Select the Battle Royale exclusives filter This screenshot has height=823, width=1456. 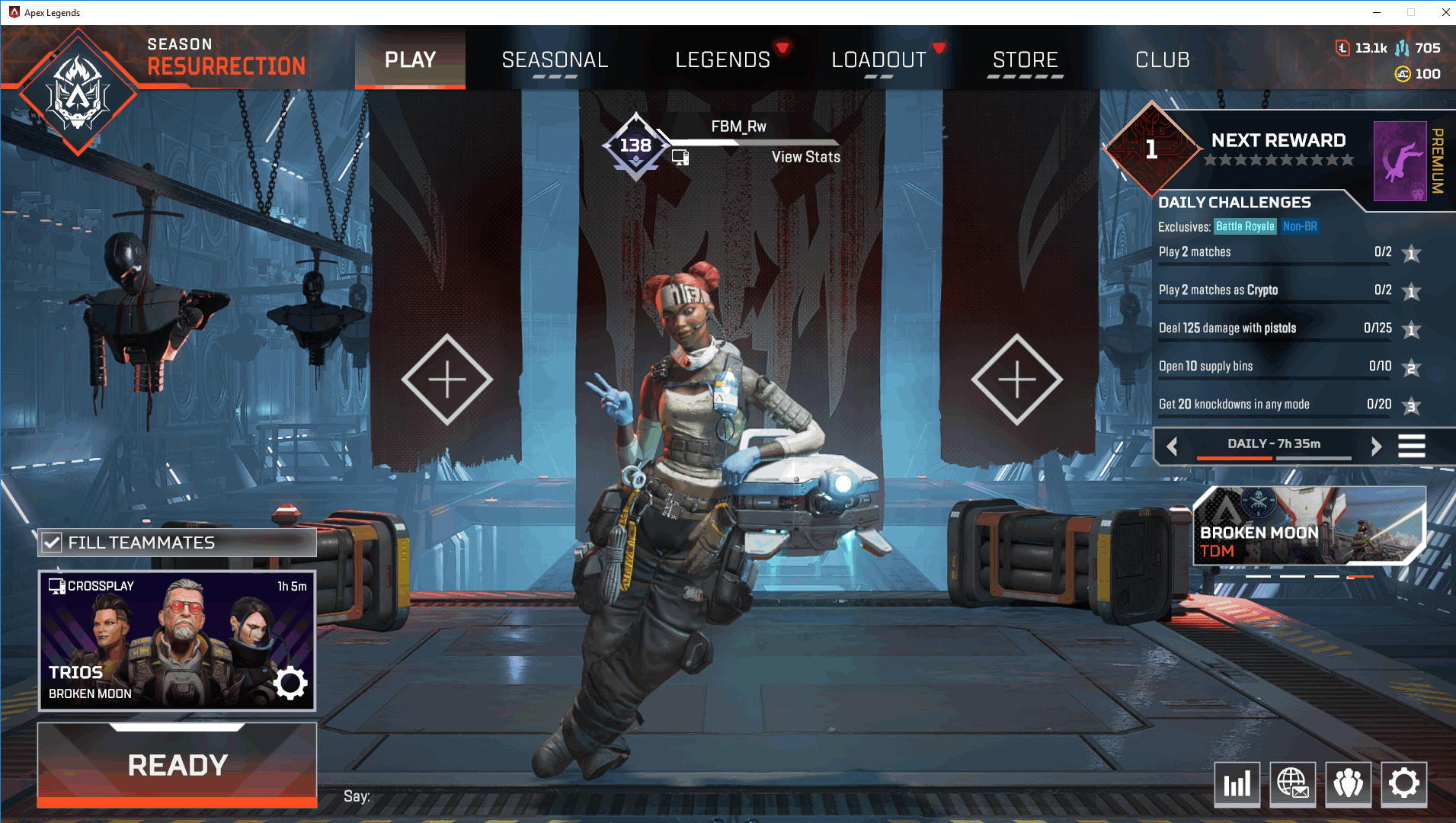pyautogui.click(x=1245, y=226)
